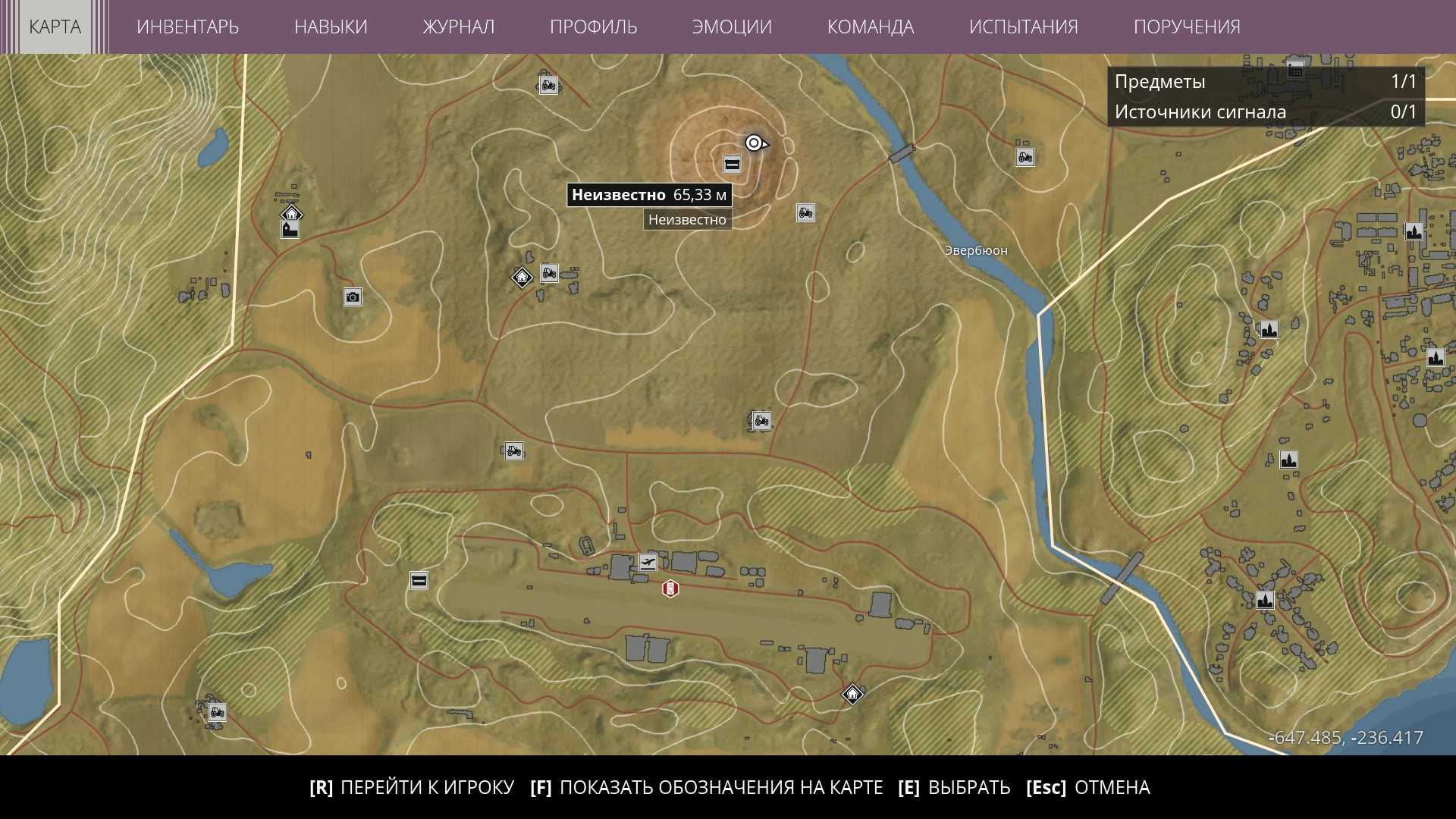Select the camera marker on the map

pyautogui.click(x=353, y=297)
